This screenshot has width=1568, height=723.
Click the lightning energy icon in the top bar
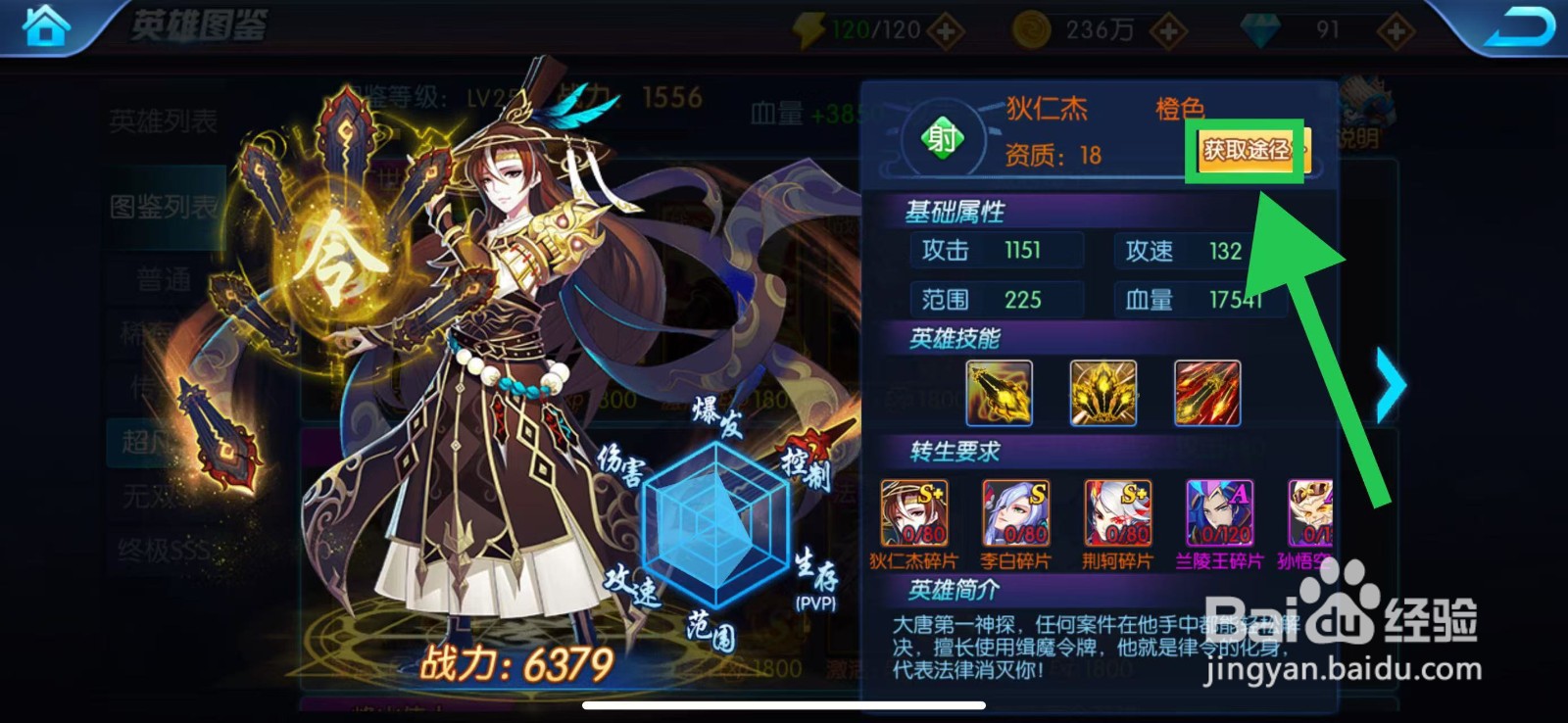(808, 27)
